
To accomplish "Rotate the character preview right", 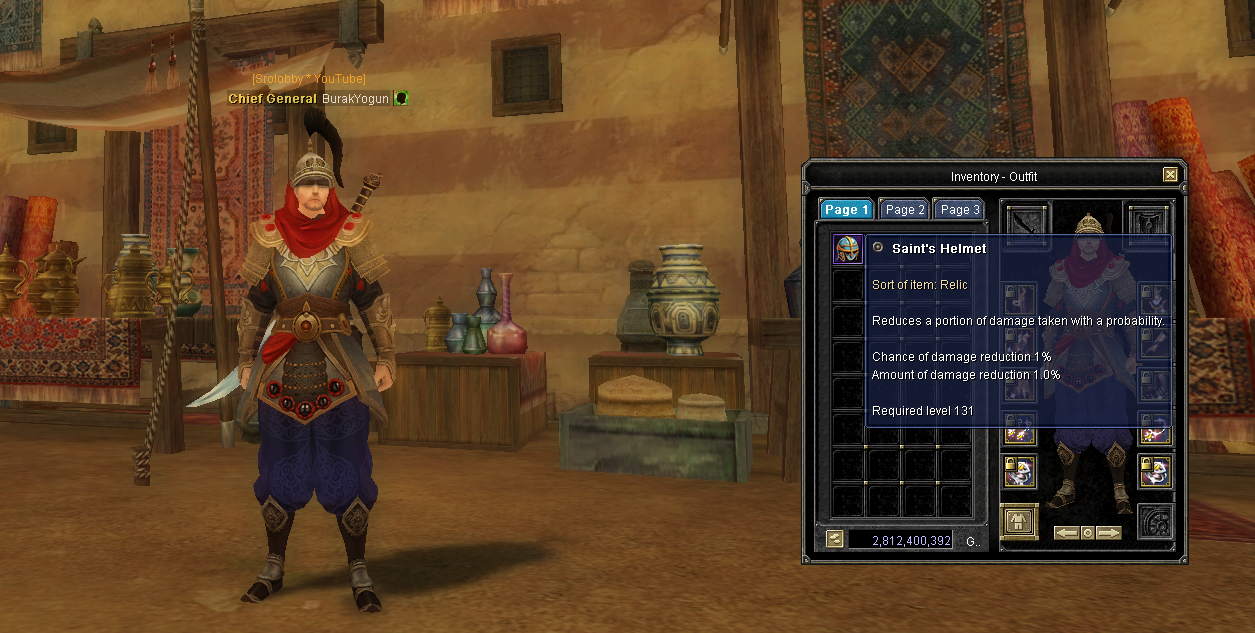I will coord(1109,533).
